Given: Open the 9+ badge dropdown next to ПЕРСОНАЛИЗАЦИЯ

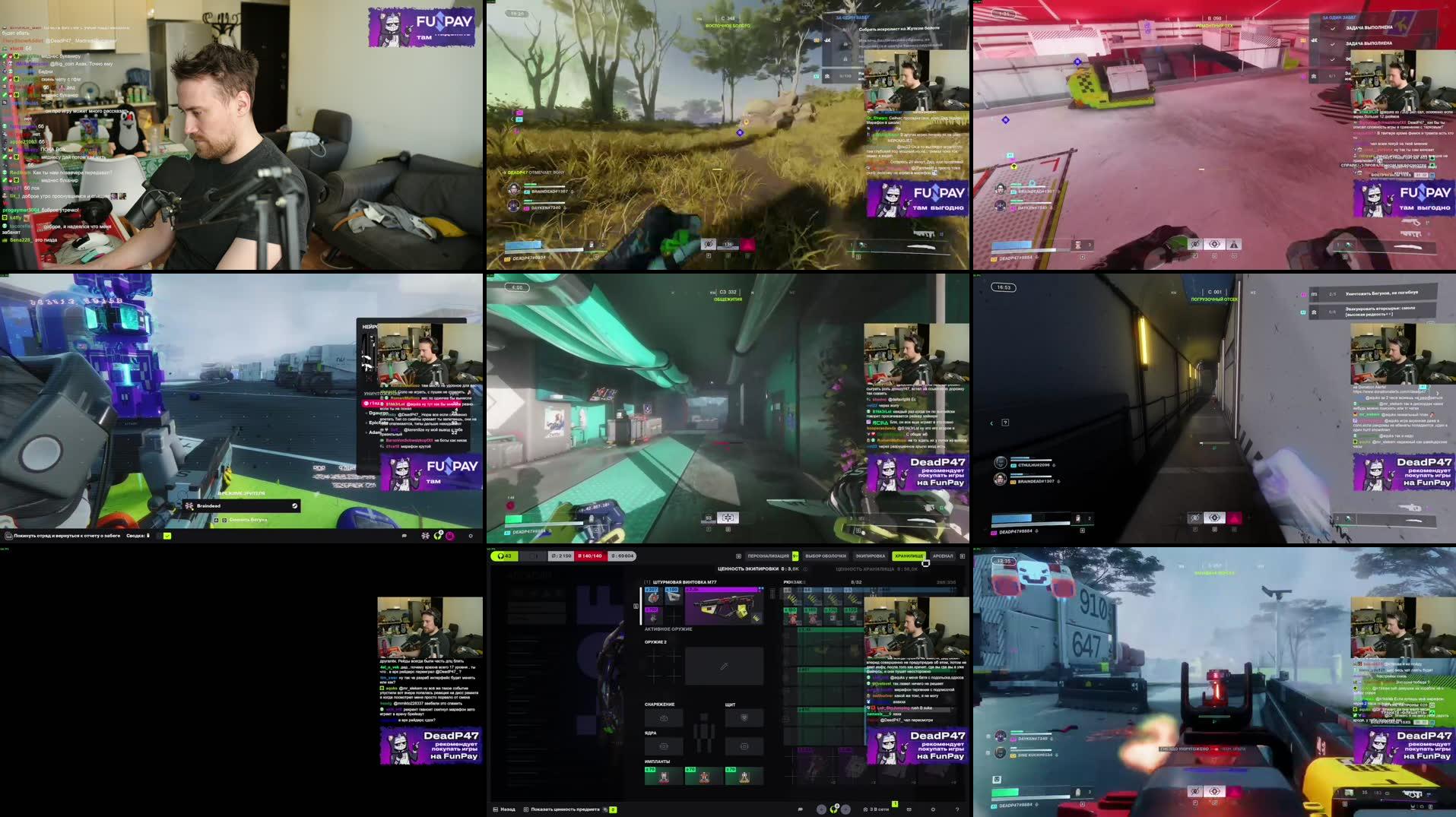Looking at the screenshot, I should coord(795,556).
